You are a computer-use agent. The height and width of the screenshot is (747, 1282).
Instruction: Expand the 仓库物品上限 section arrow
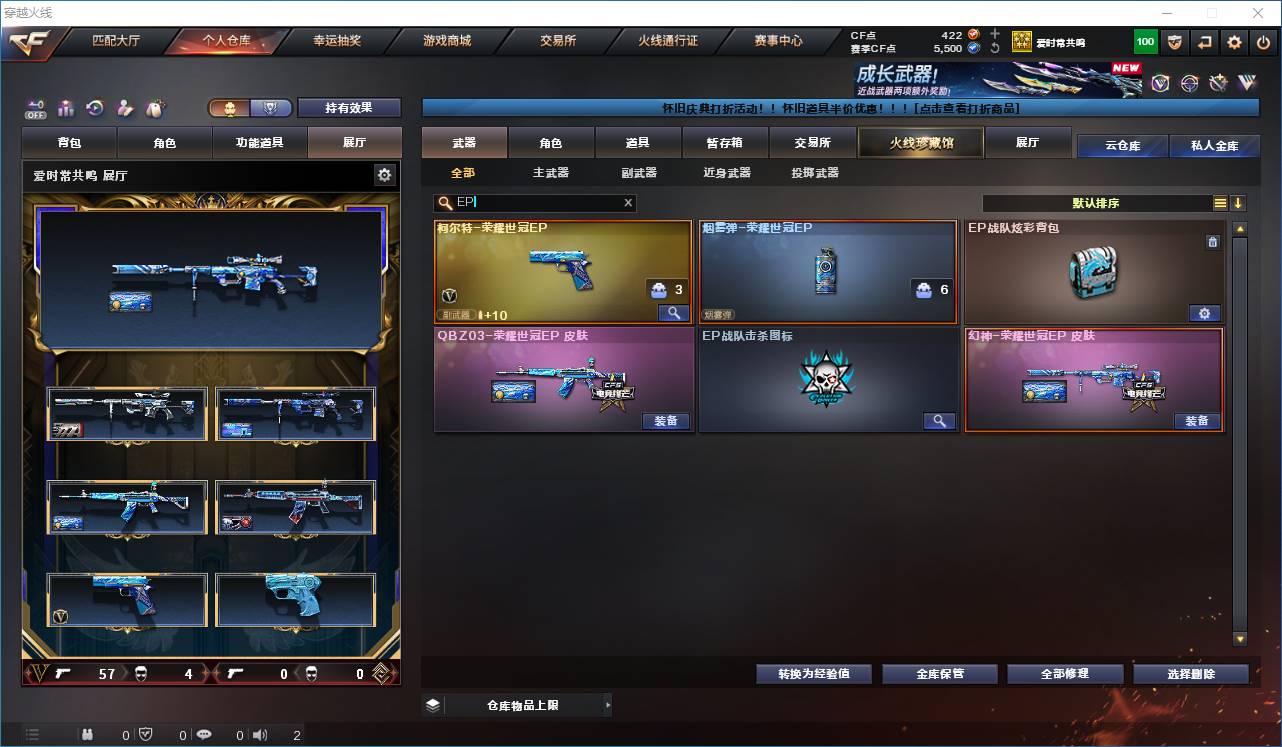click(608, 705)
